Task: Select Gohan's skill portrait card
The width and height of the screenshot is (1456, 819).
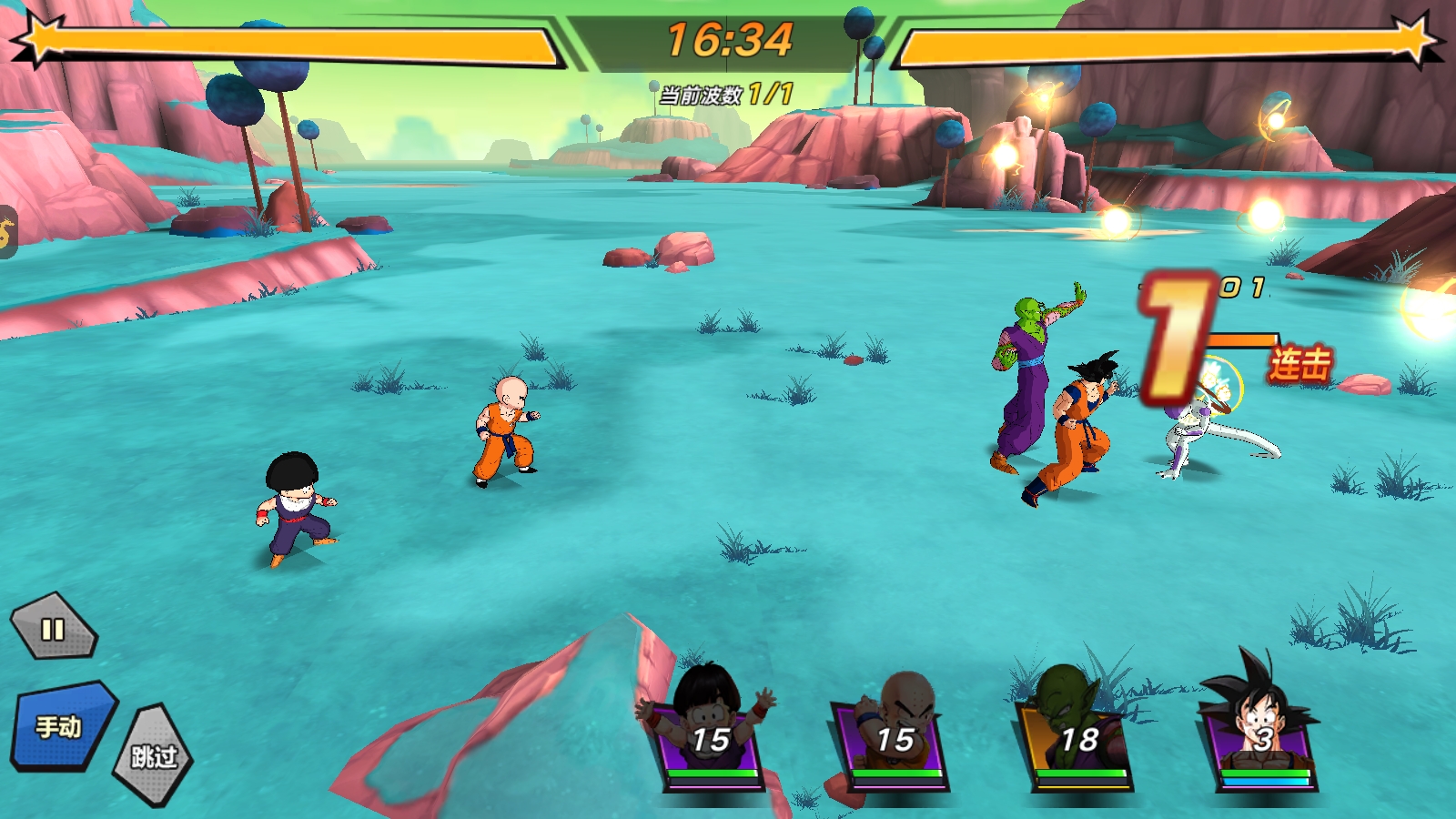Action: click(x=710, y=733)
